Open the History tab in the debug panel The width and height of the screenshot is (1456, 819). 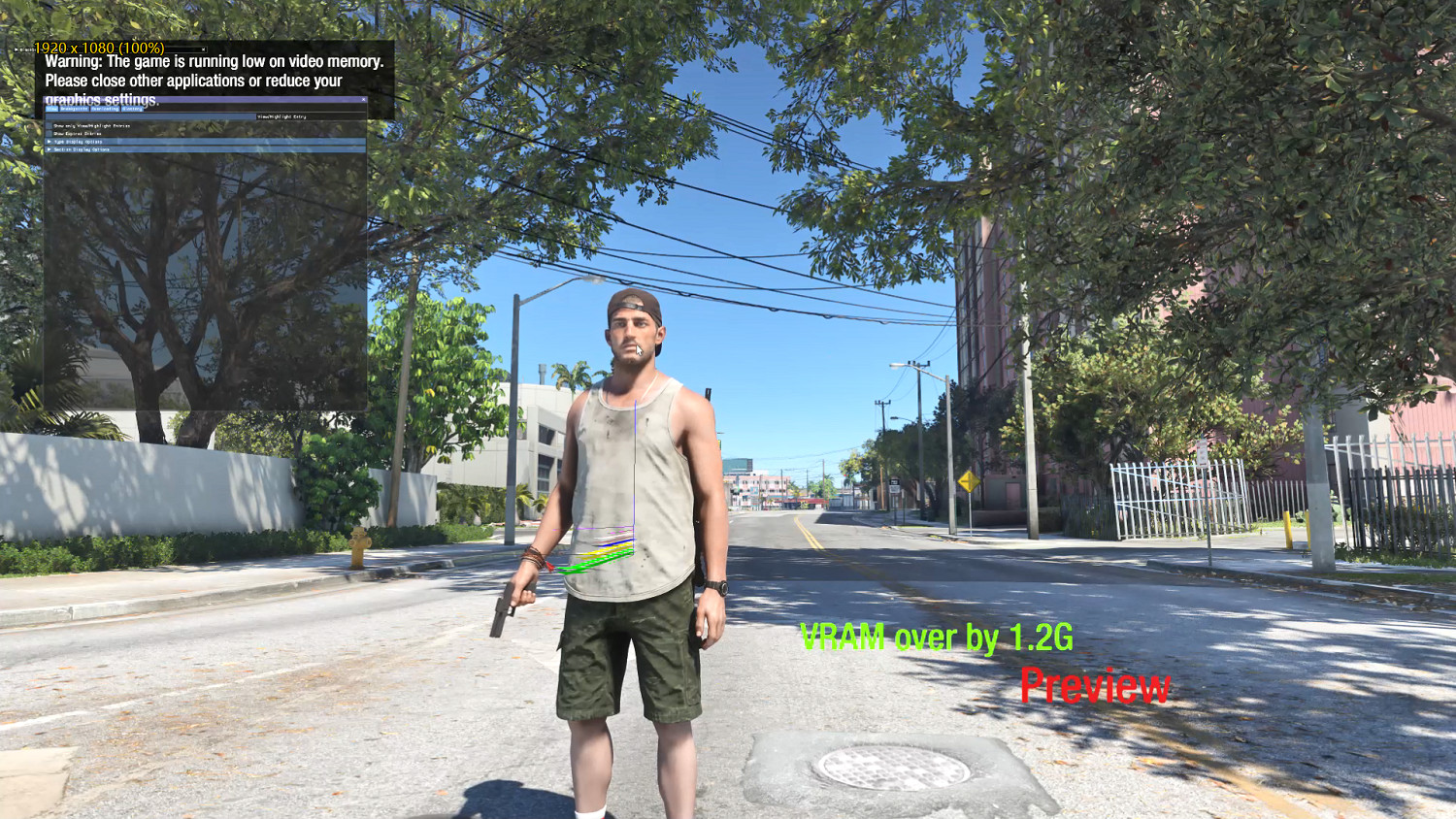click(x=132, y=109)
